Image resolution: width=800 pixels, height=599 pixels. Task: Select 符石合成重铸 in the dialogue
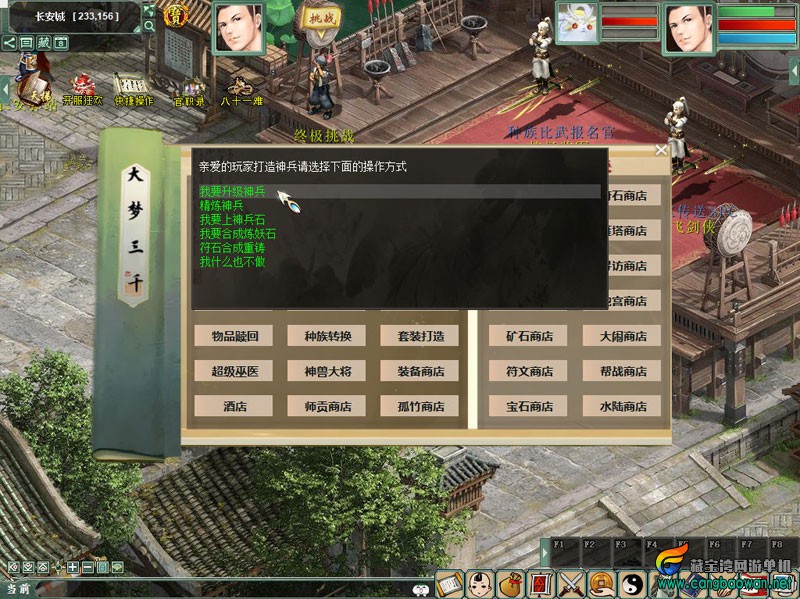tap(232, 247)
